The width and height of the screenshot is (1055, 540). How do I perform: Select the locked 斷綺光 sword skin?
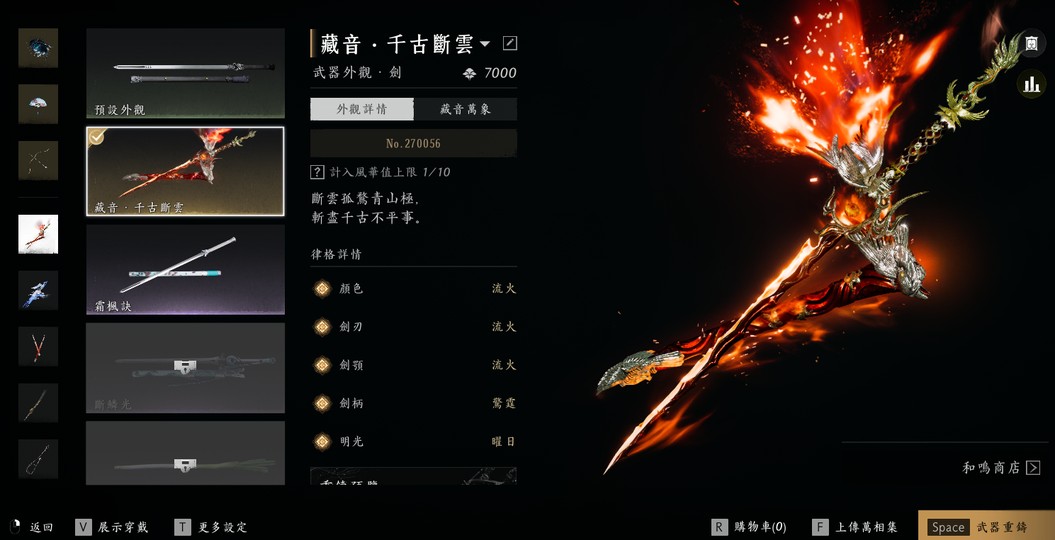[185, 367]
